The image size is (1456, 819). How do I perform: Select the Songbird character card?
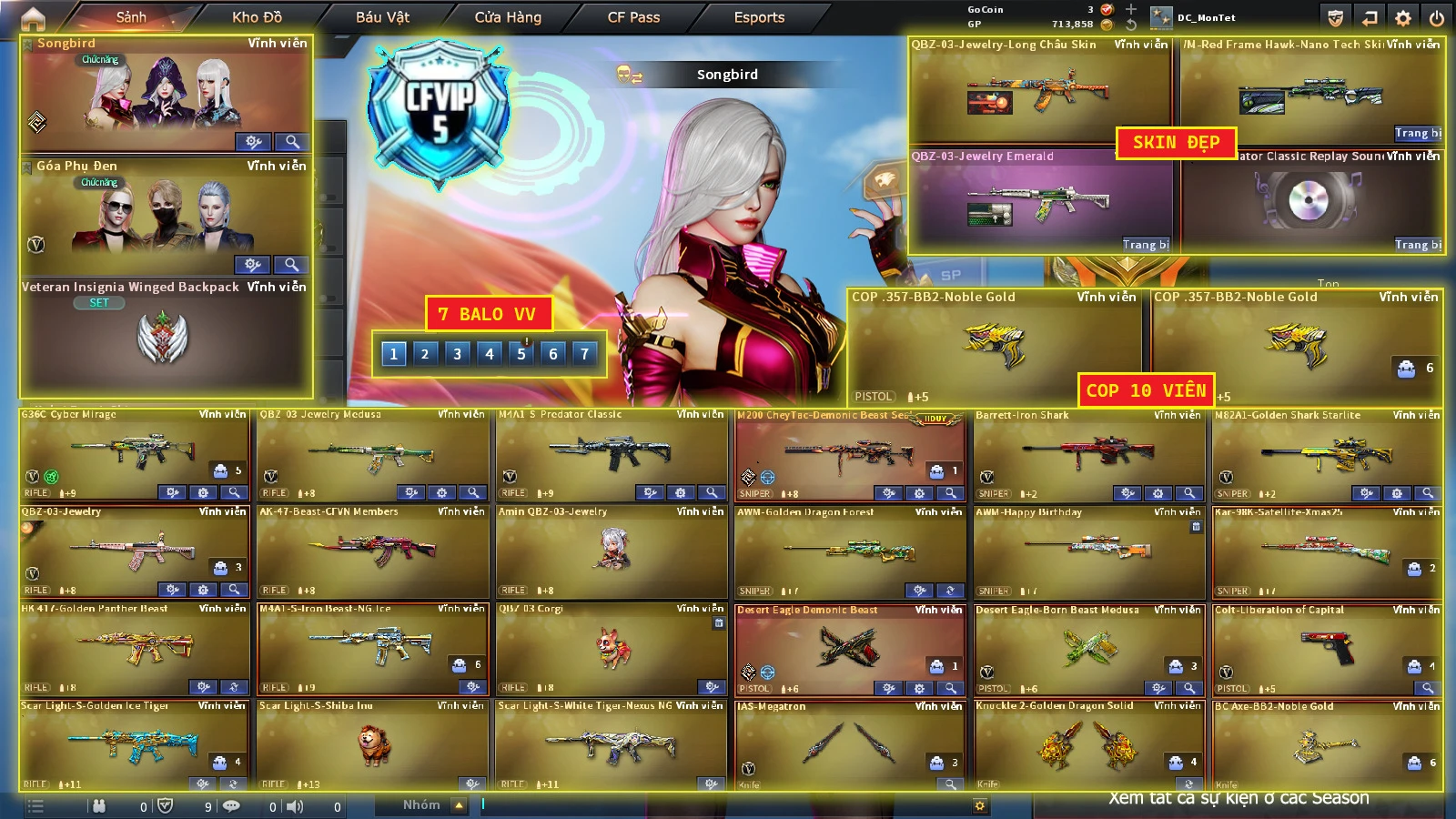(166, 93)
